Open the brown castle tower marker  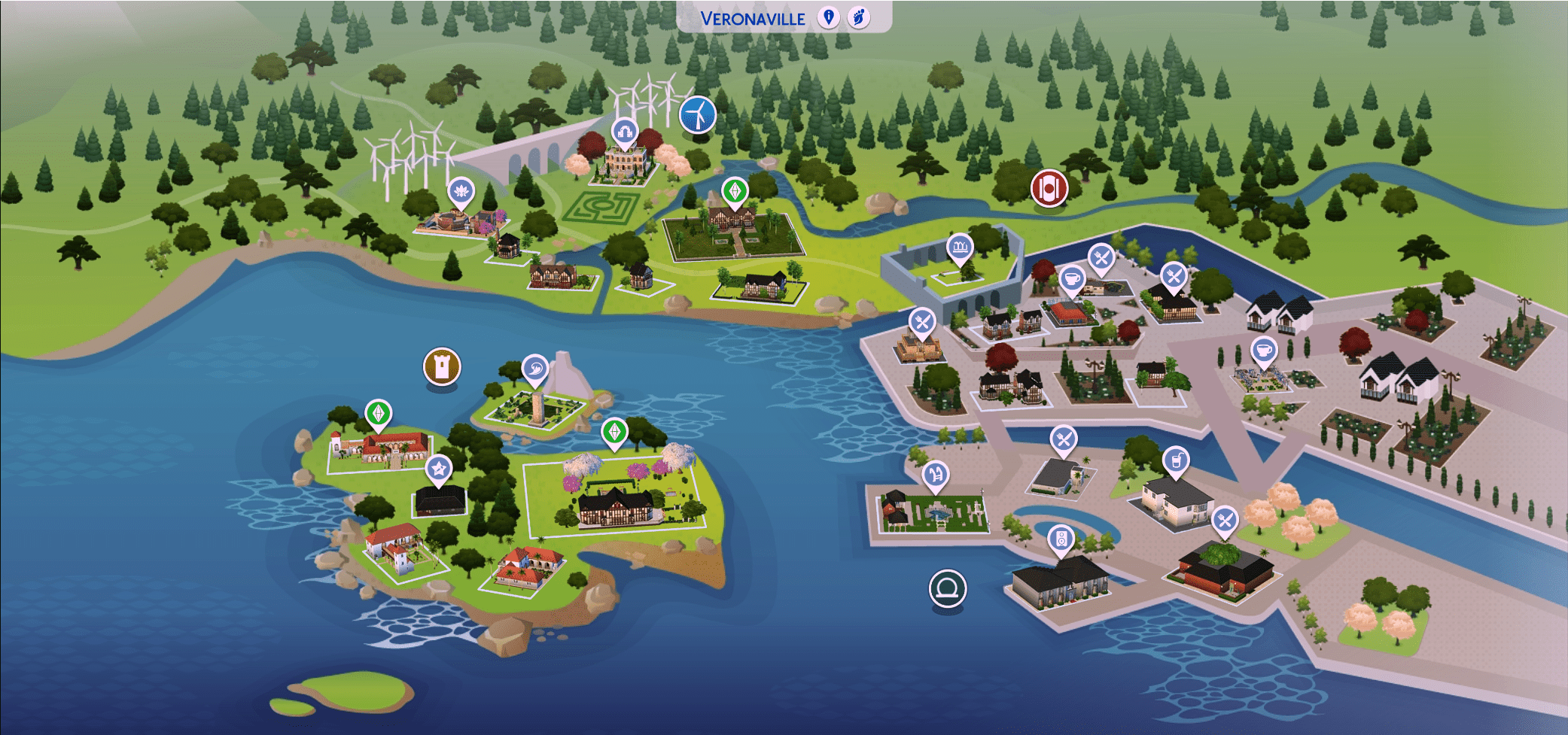tap(442, 366)
